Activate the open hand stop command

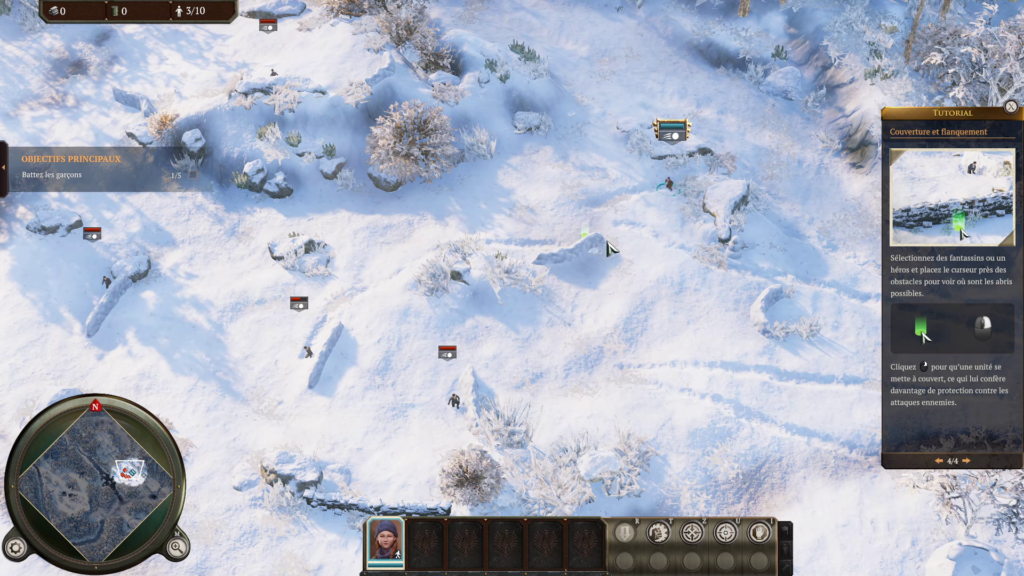pos(759,532)
